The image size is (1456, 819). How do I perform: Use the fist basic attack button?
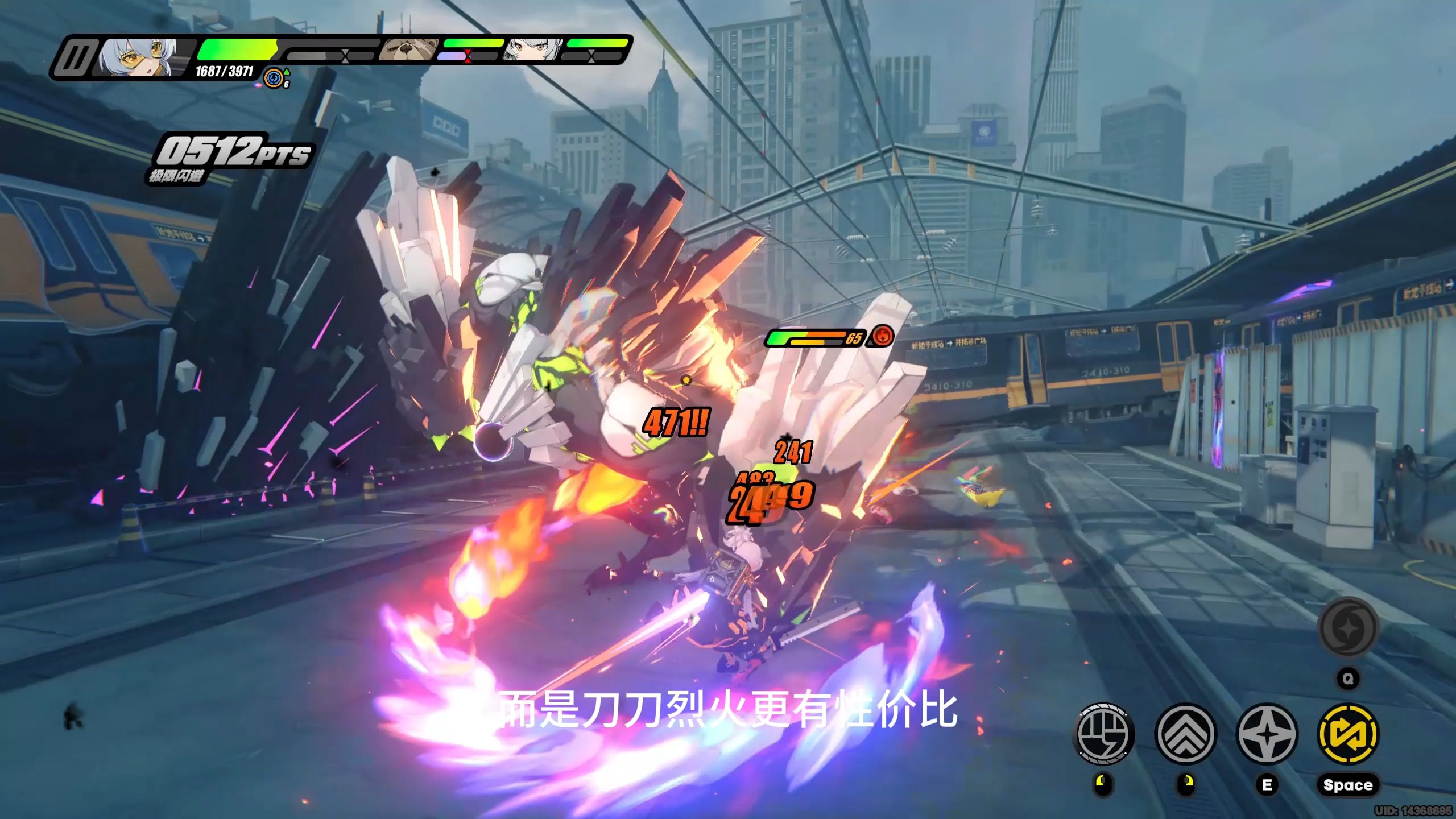(1103, 733)
